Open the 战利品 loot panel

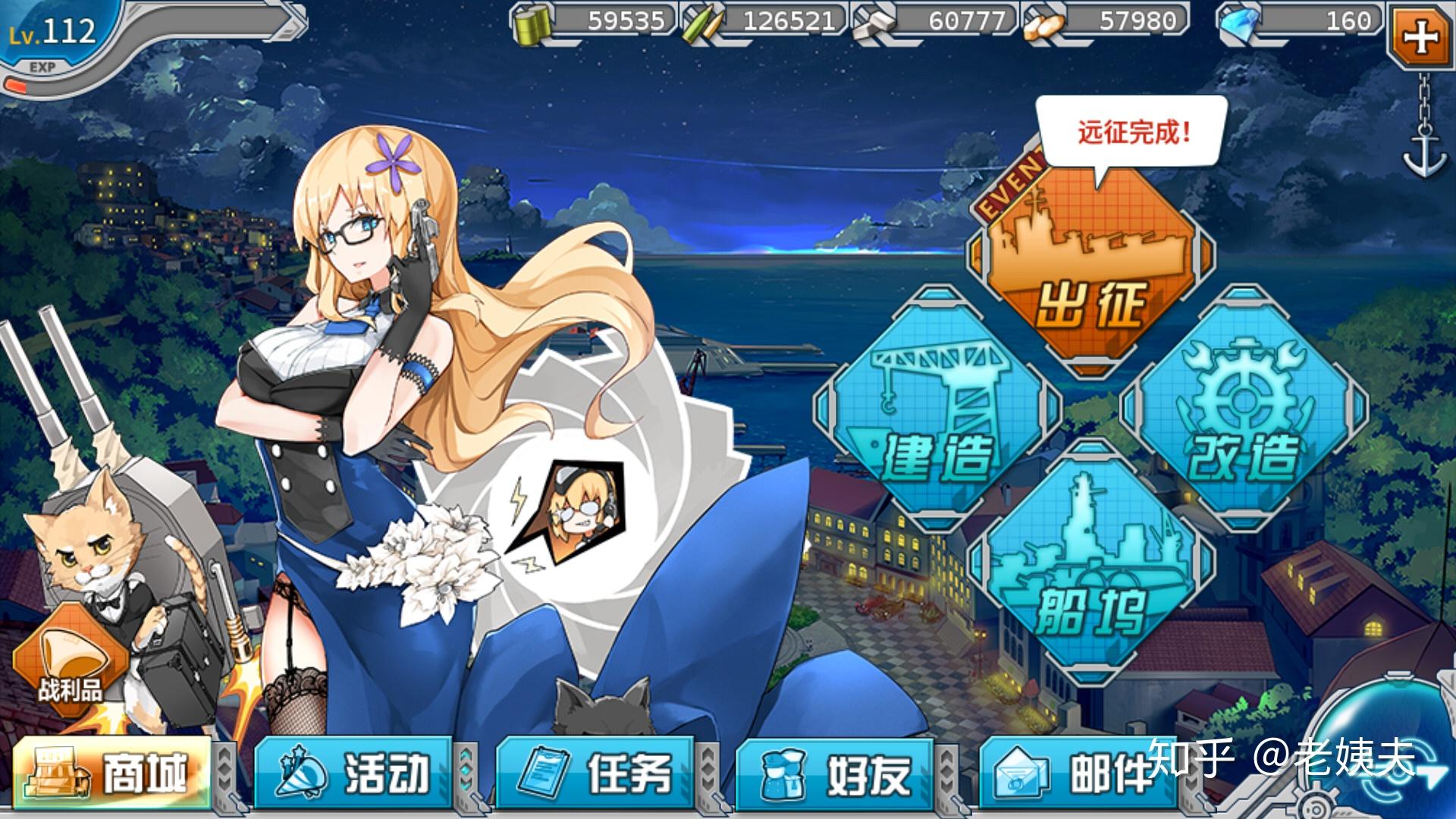pos(72,660)
